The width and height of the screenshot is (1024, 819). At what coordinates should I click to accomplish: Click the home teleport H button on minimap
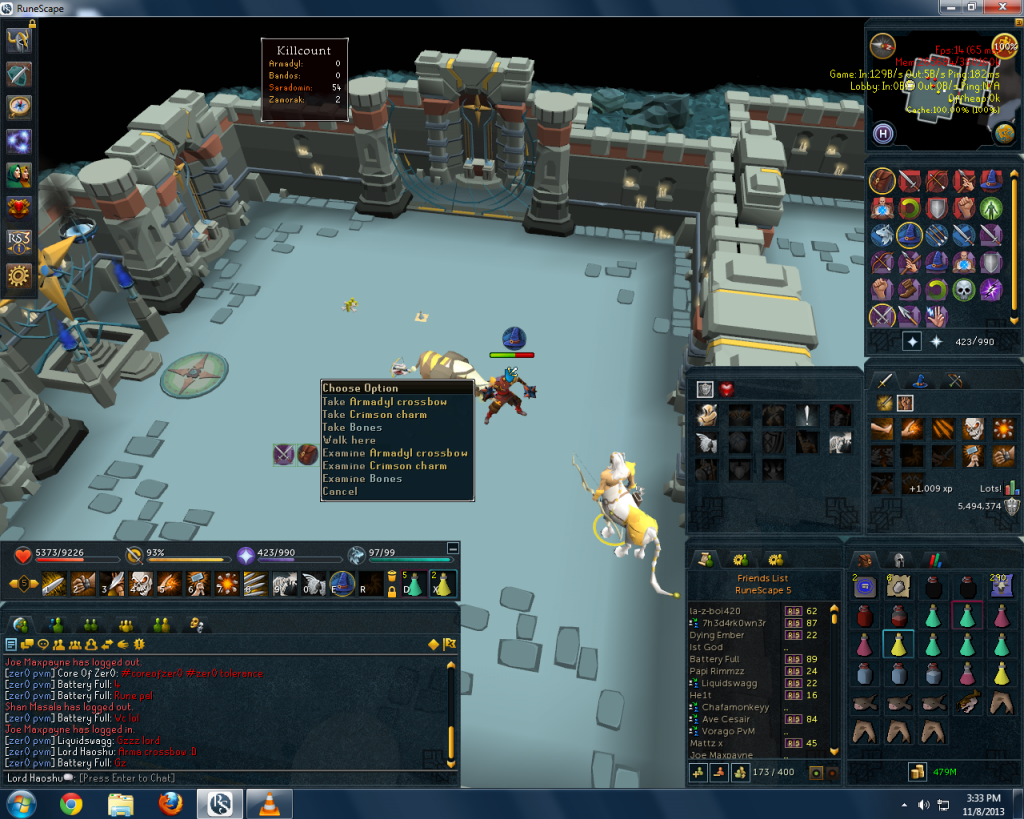click(x=883, y=132)
